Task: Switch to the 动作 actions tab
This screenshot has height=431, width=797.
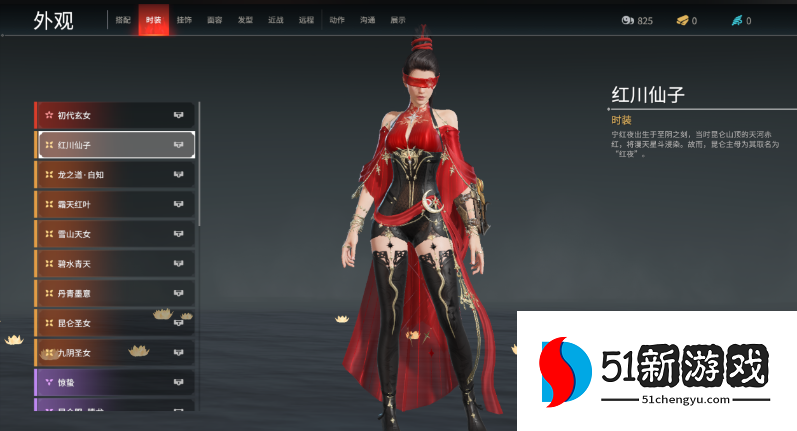Action: point(337,19)
